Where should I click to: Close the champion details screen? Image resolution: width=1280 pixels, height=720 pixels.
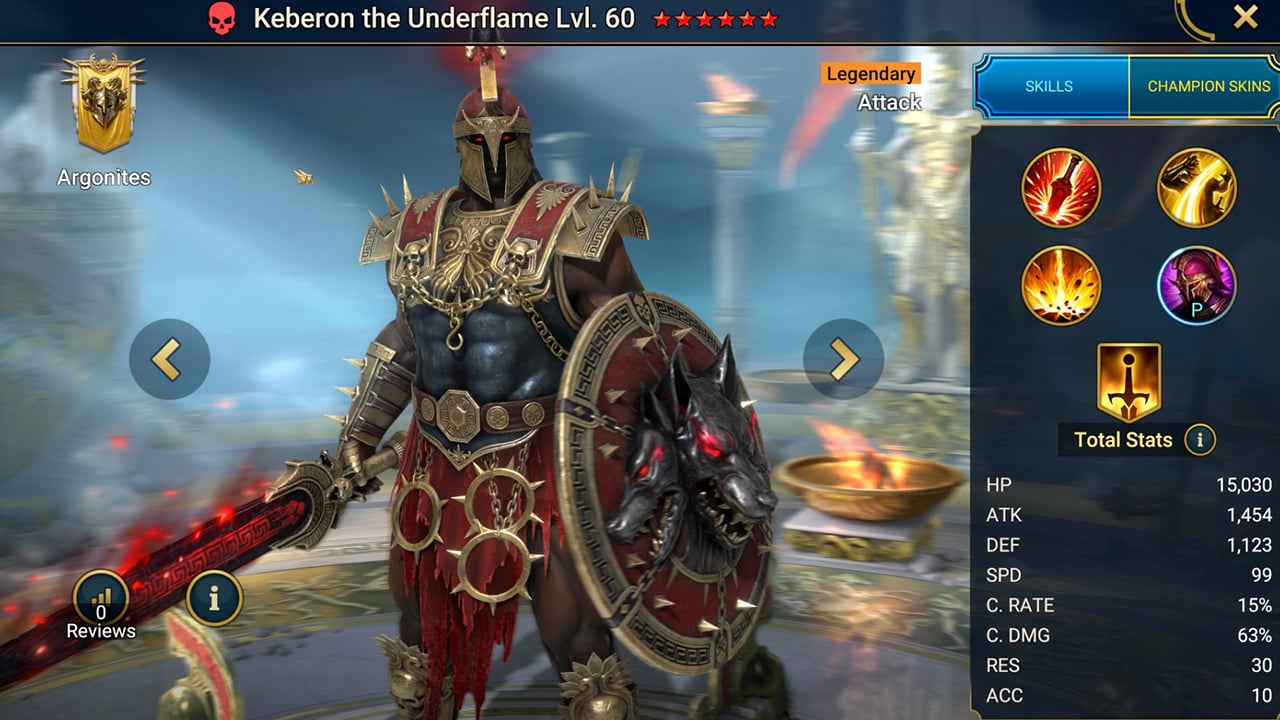1245,17
